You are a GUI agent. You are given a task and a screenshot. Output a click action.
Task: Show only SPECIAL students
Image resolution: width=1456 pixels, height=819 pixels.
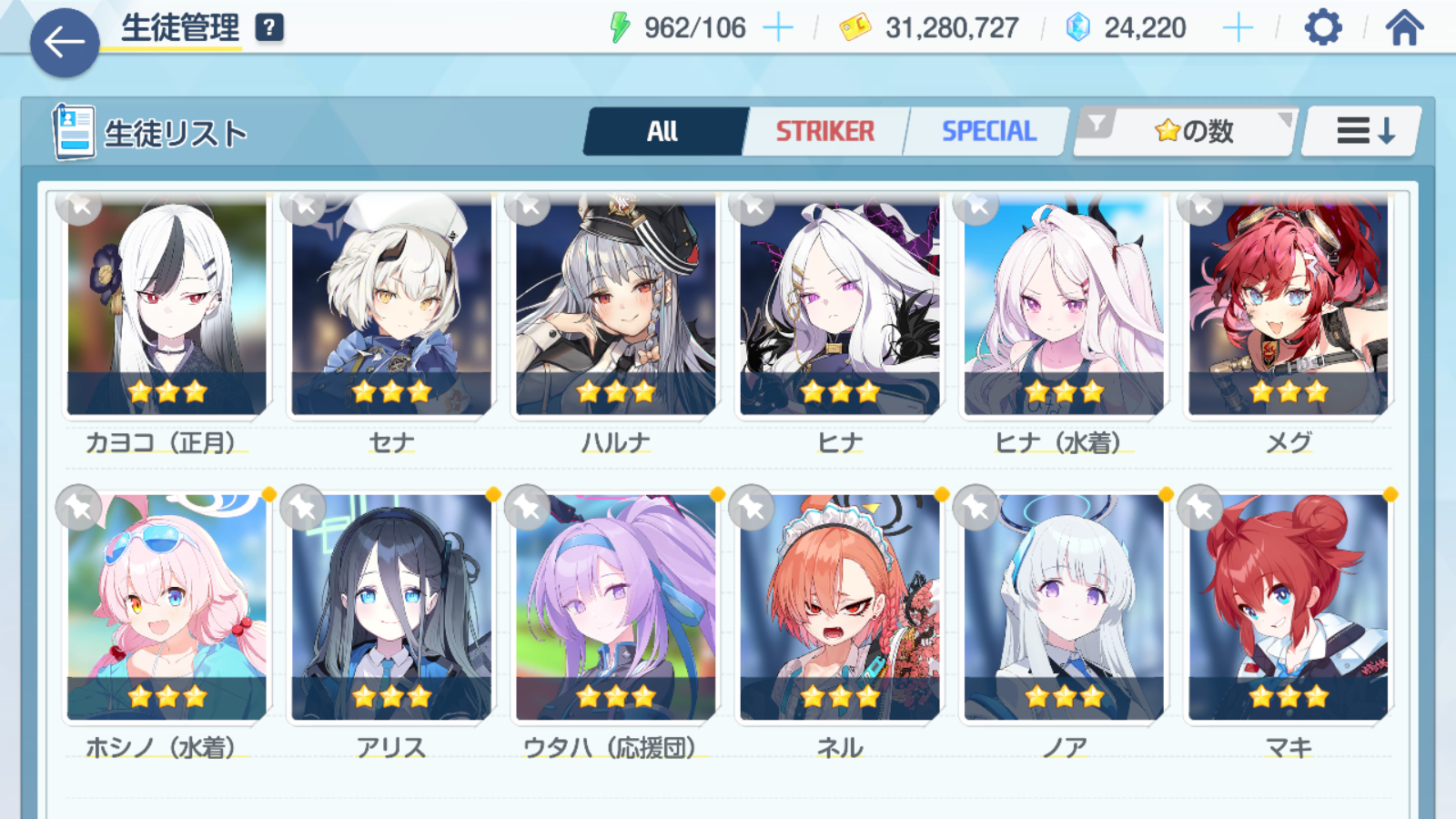[988, 132]
